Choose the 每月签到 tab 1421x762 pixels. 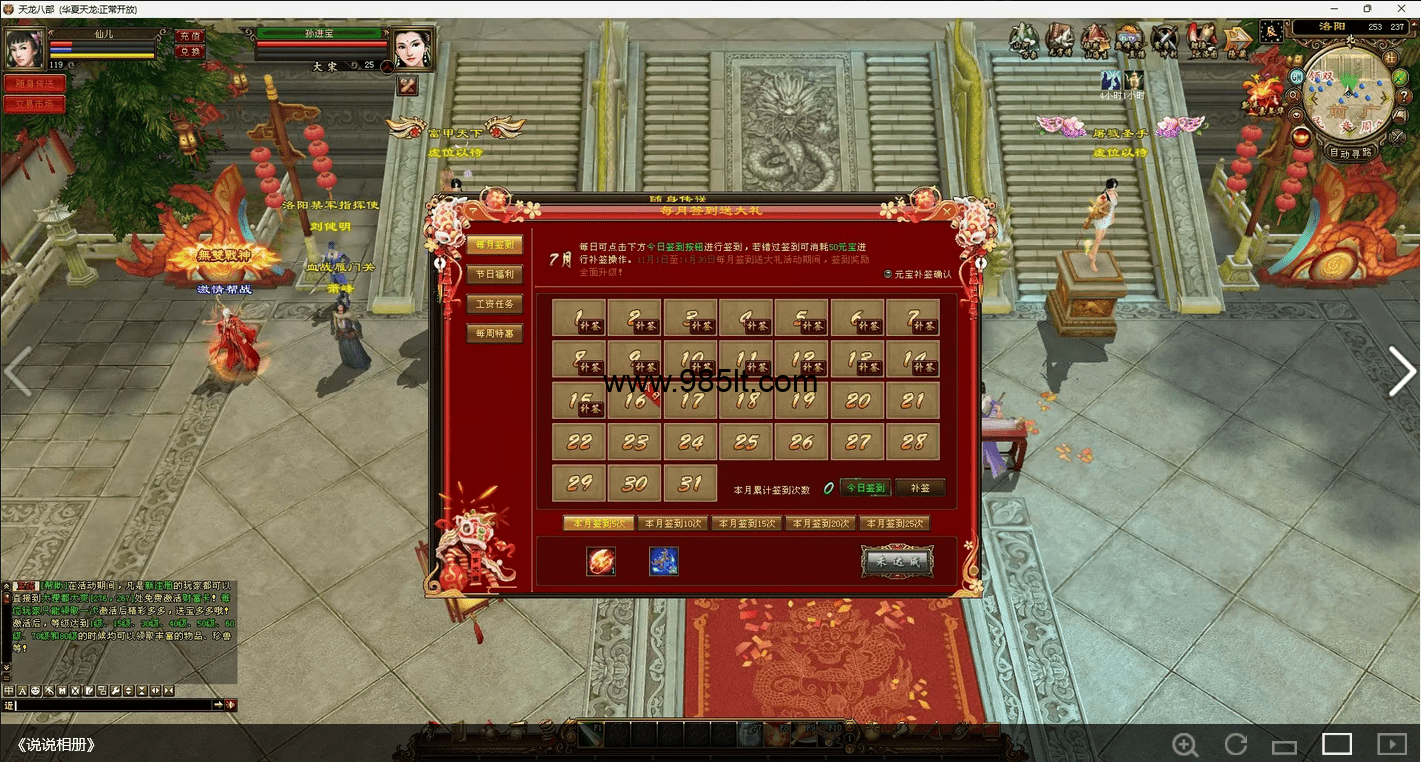tap(494, 245)
